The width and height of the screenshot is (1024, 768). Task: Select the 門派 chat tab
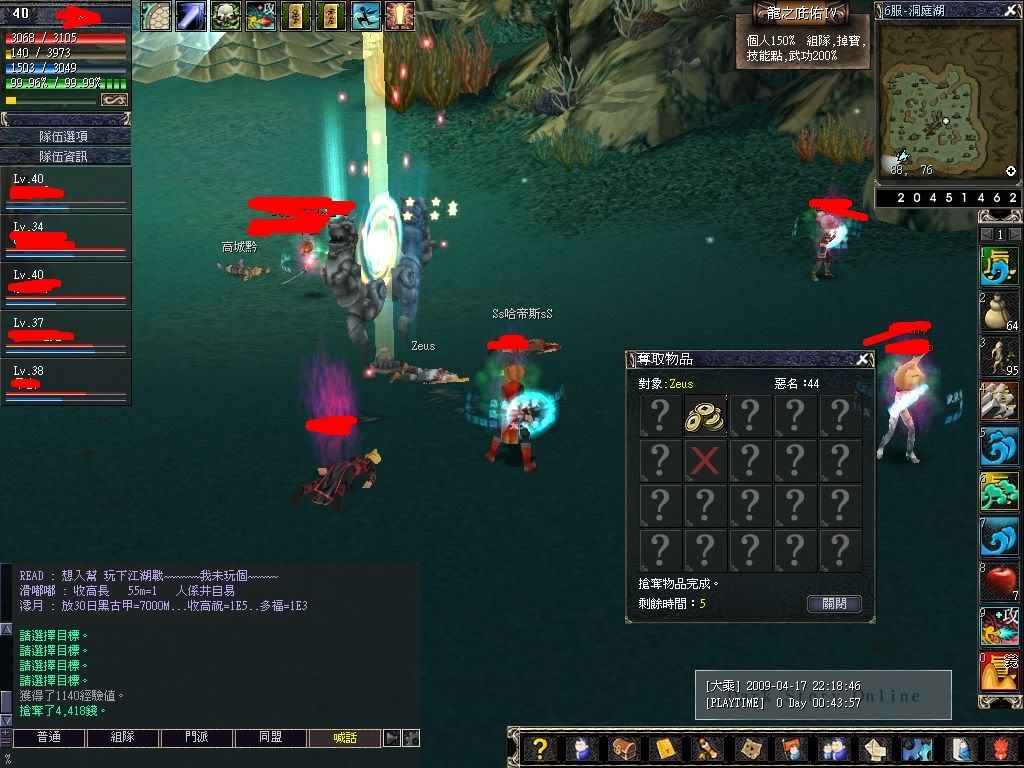(196, 738)
